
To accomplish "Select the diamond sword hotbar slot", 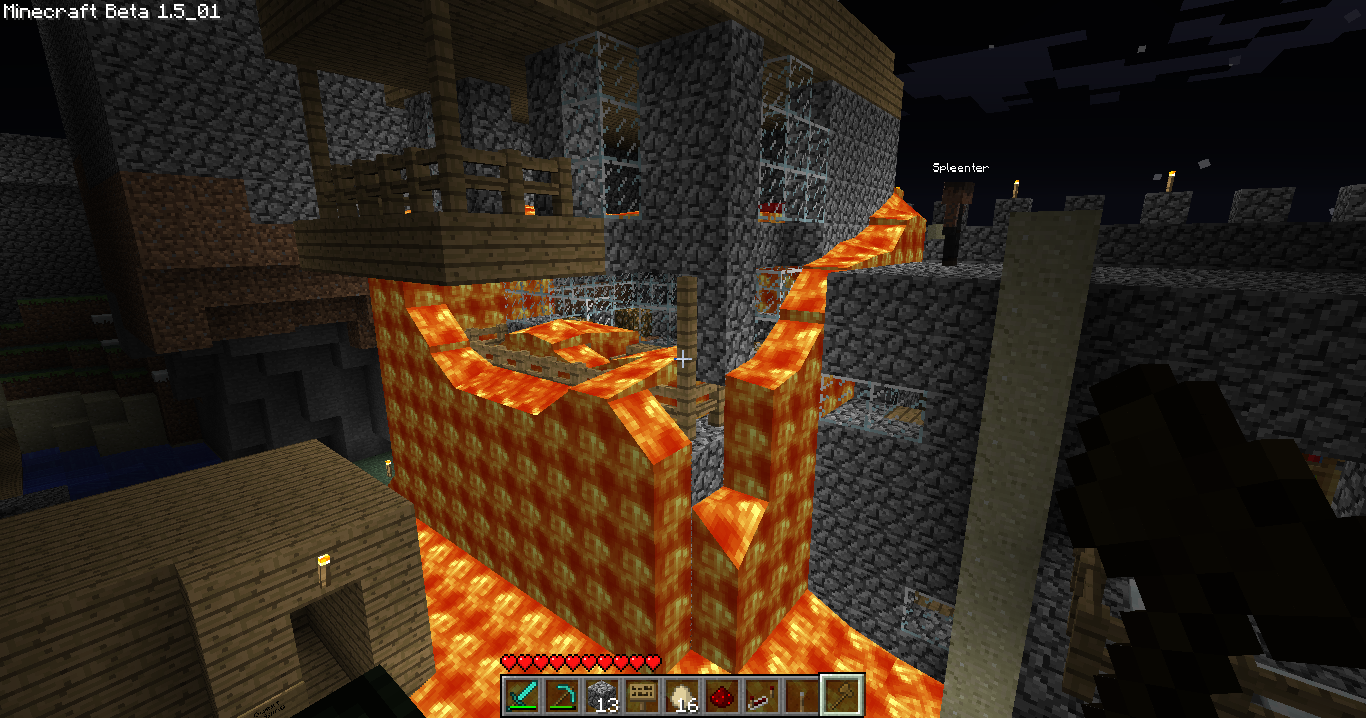I will (x=522, y=694).
